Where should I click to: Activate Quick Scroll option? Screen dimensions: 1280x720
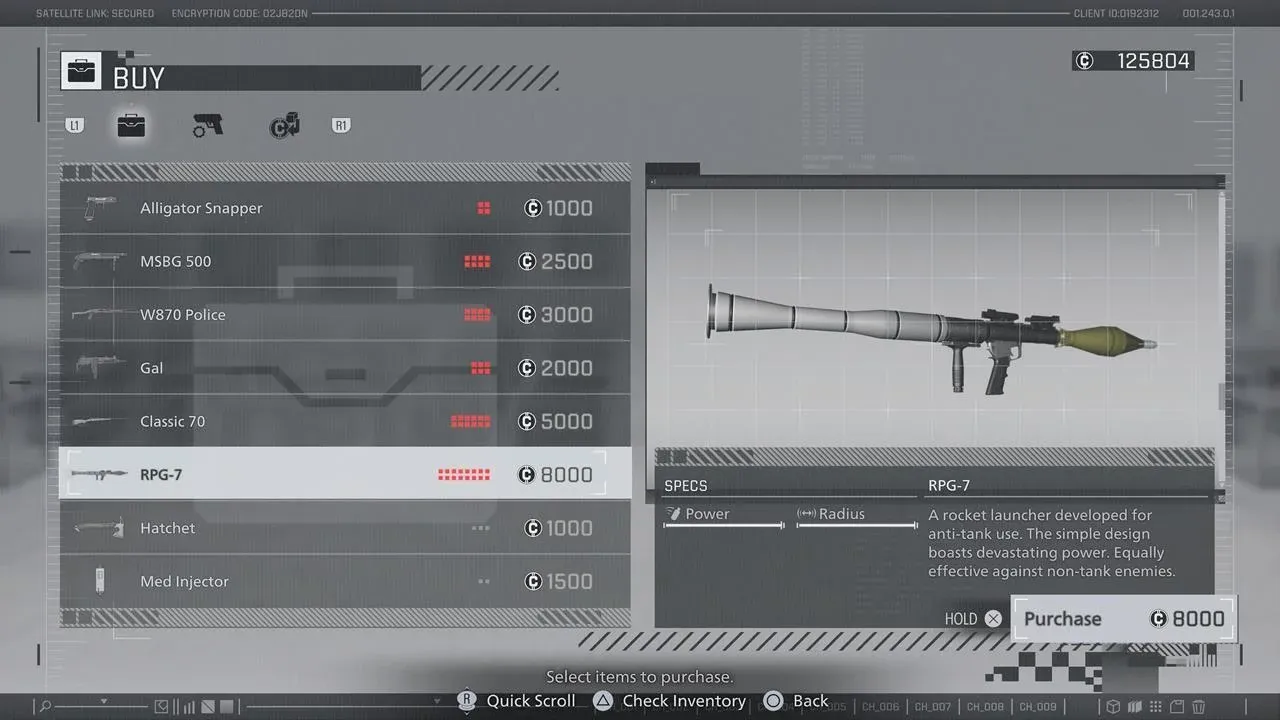point(517,701)
